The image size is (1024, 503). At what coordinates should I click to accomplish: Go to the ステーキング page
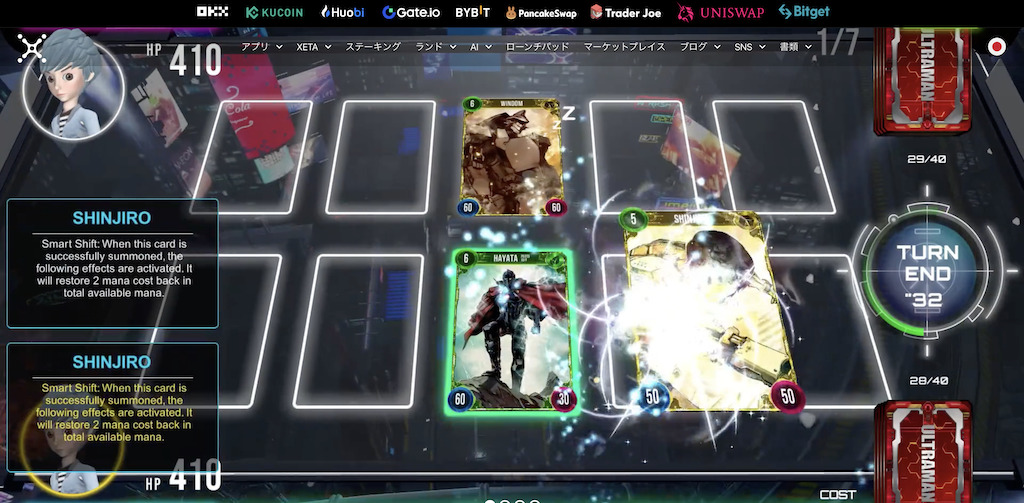[x=372, y=47]
